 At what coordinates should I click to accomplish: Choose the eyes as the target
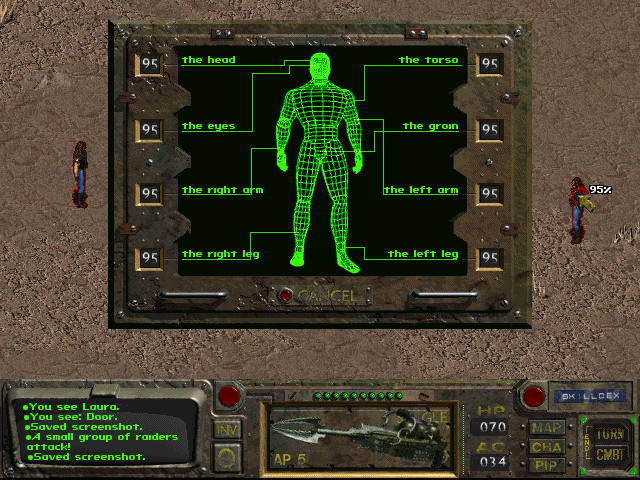pos(208,127)
